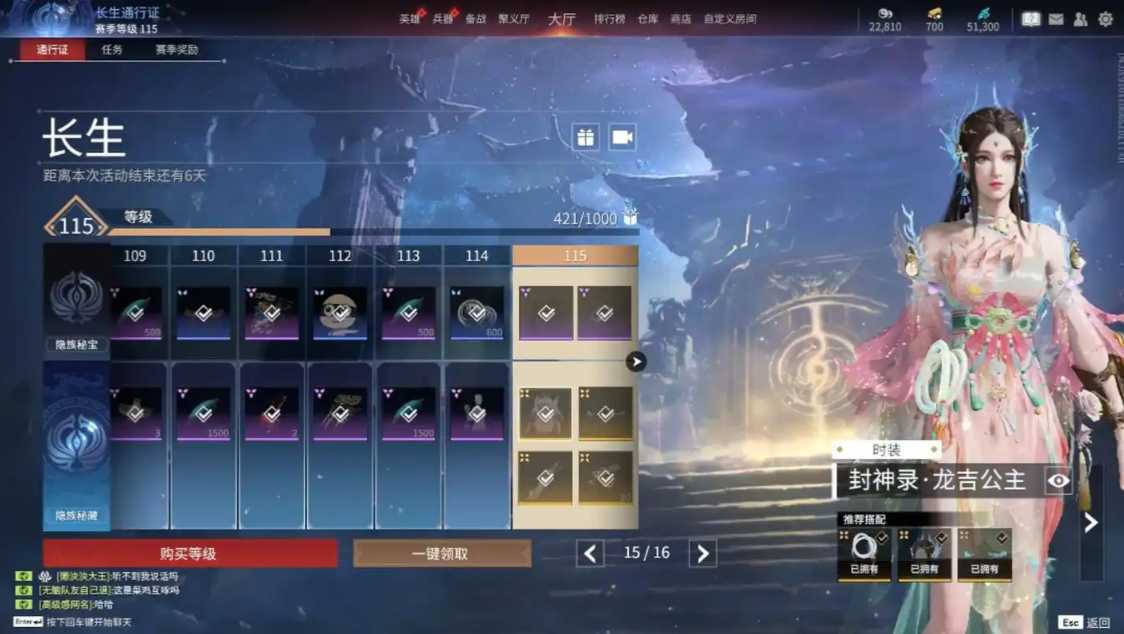Open the settings gear icon
Viewport: 1124px width, 634px height.
tap(1105, 19)
